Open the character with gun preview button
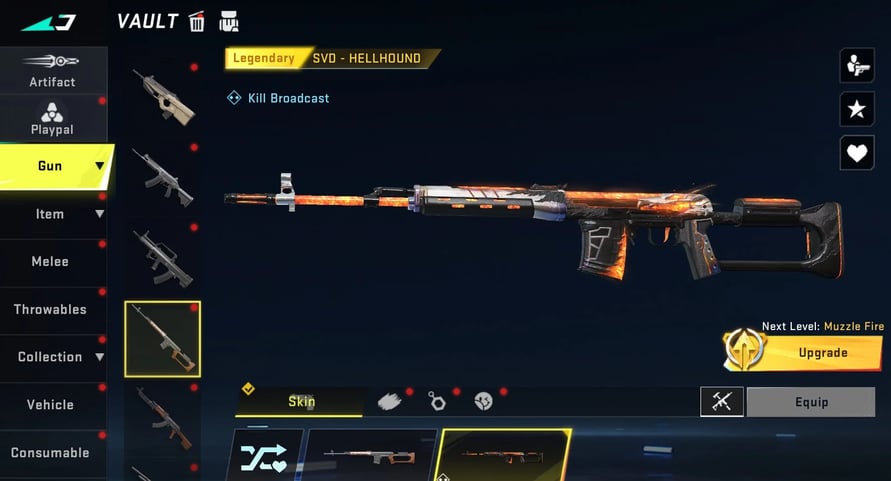The height and width of the screenshot is (481, 891). point(856,66)
